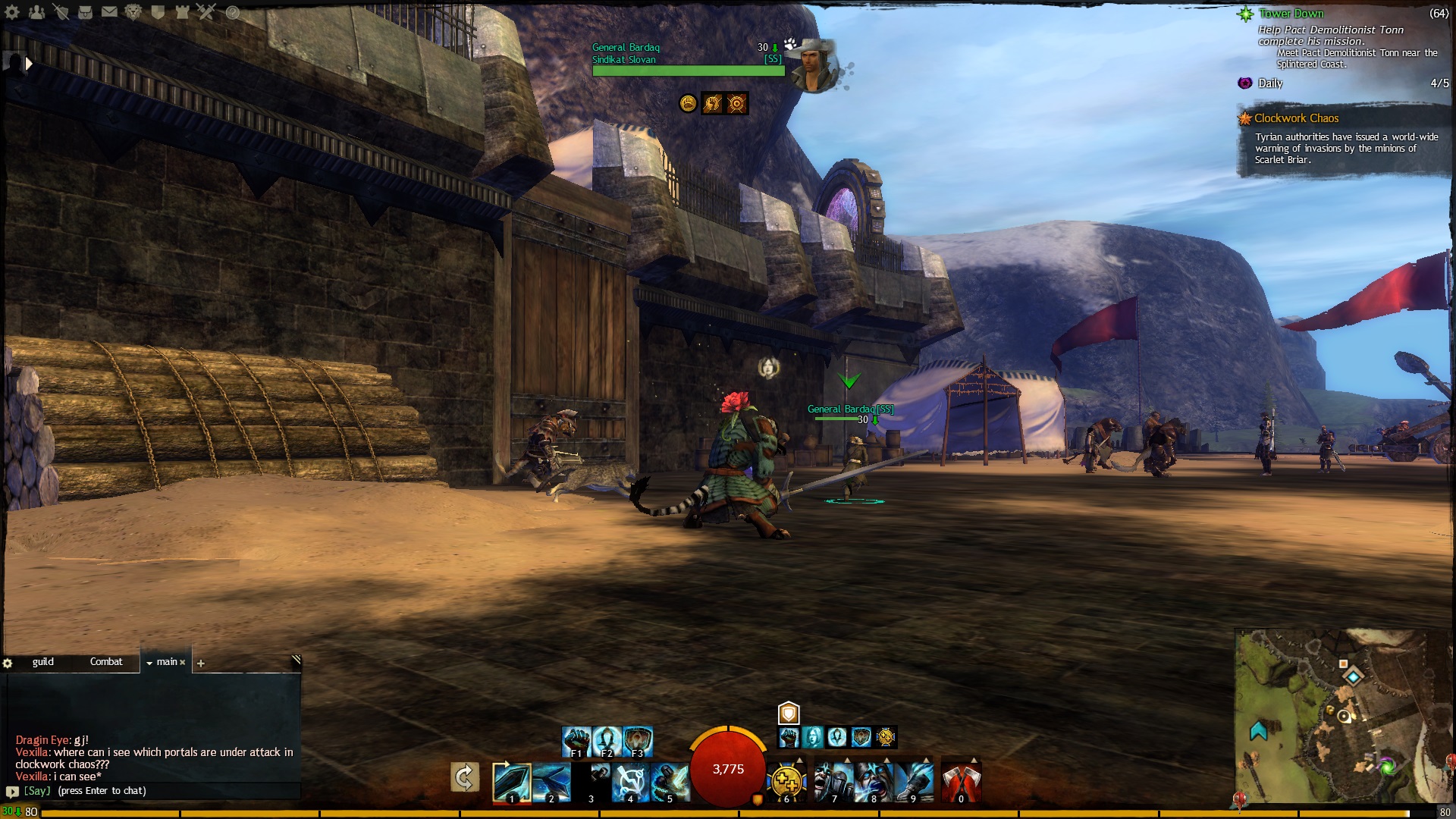Use the healing skill in slot 6

click(x=786, y=782)
